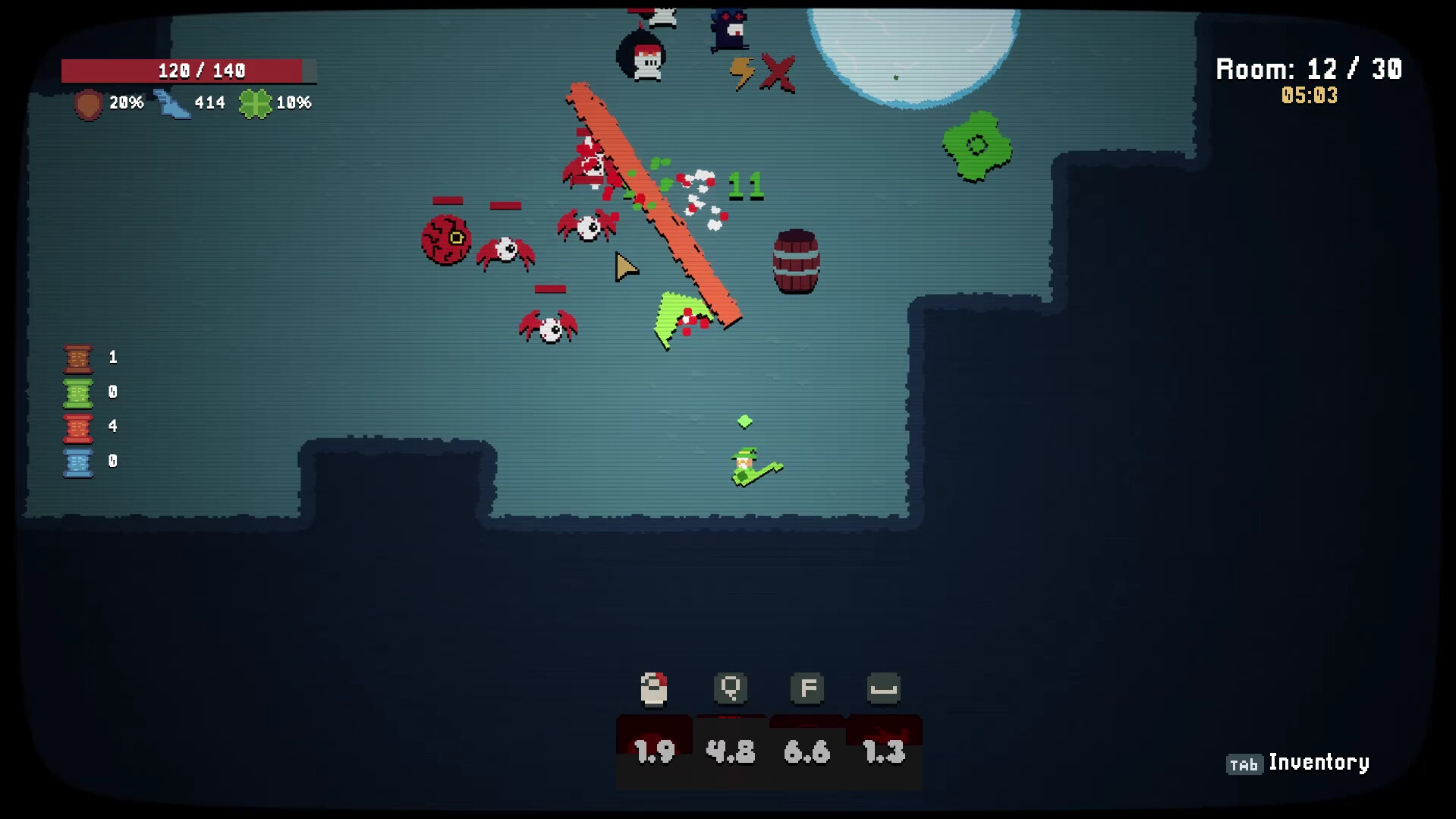Click the Inventory text label
The image size is (1456, 819).
(x=1319, y=762)
